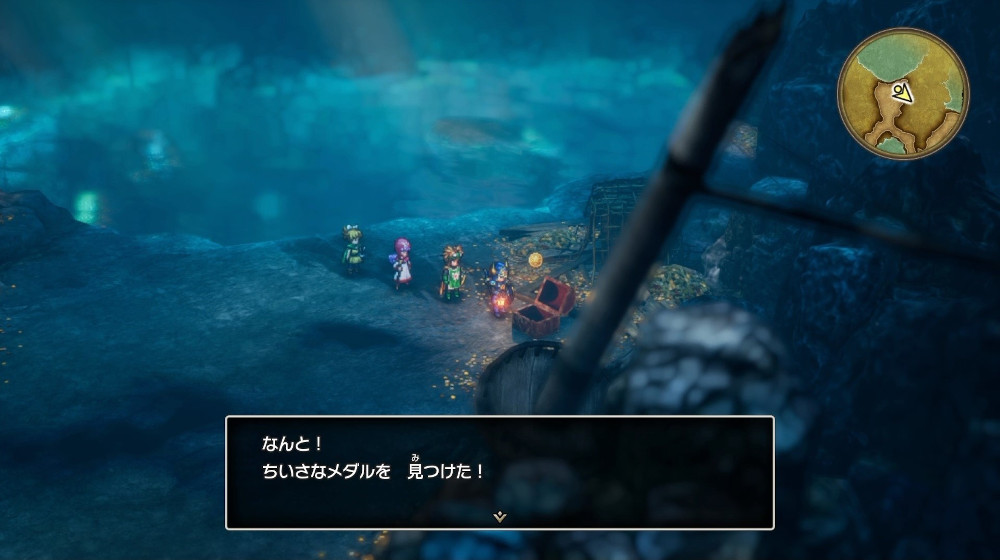Click the small medal message box

pyautogui.click(x=500, y=472)
